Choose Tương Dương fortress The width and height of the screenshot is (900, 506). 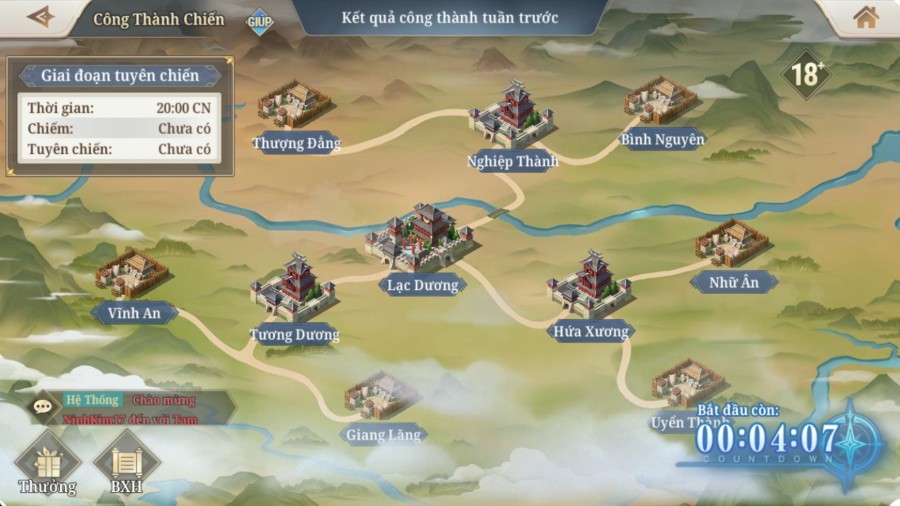point(293,289)
